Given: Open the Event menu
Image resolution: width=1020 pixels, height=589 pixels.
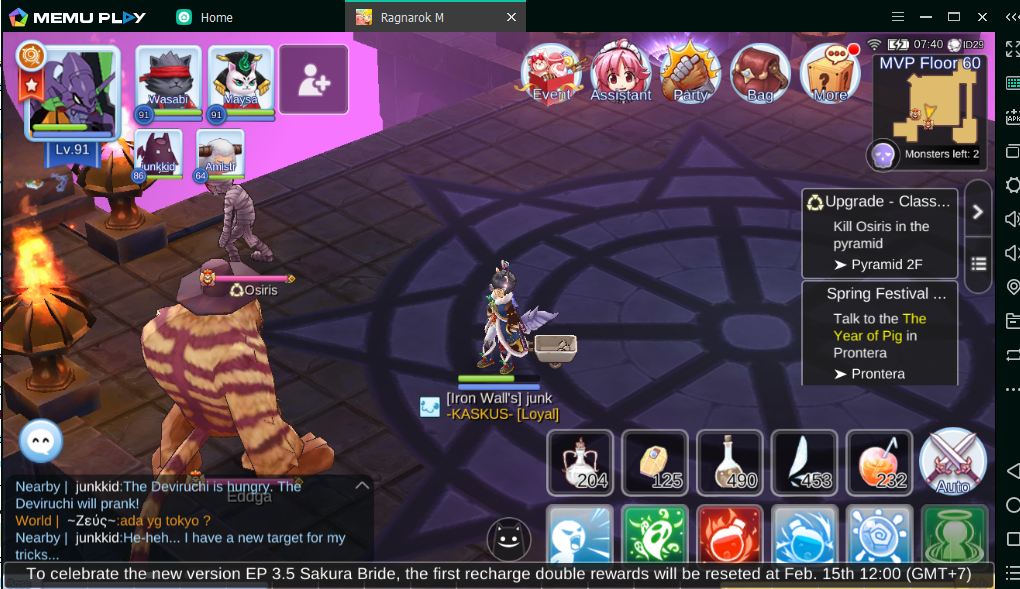Looking at the screenshot, I should (551, 72).
